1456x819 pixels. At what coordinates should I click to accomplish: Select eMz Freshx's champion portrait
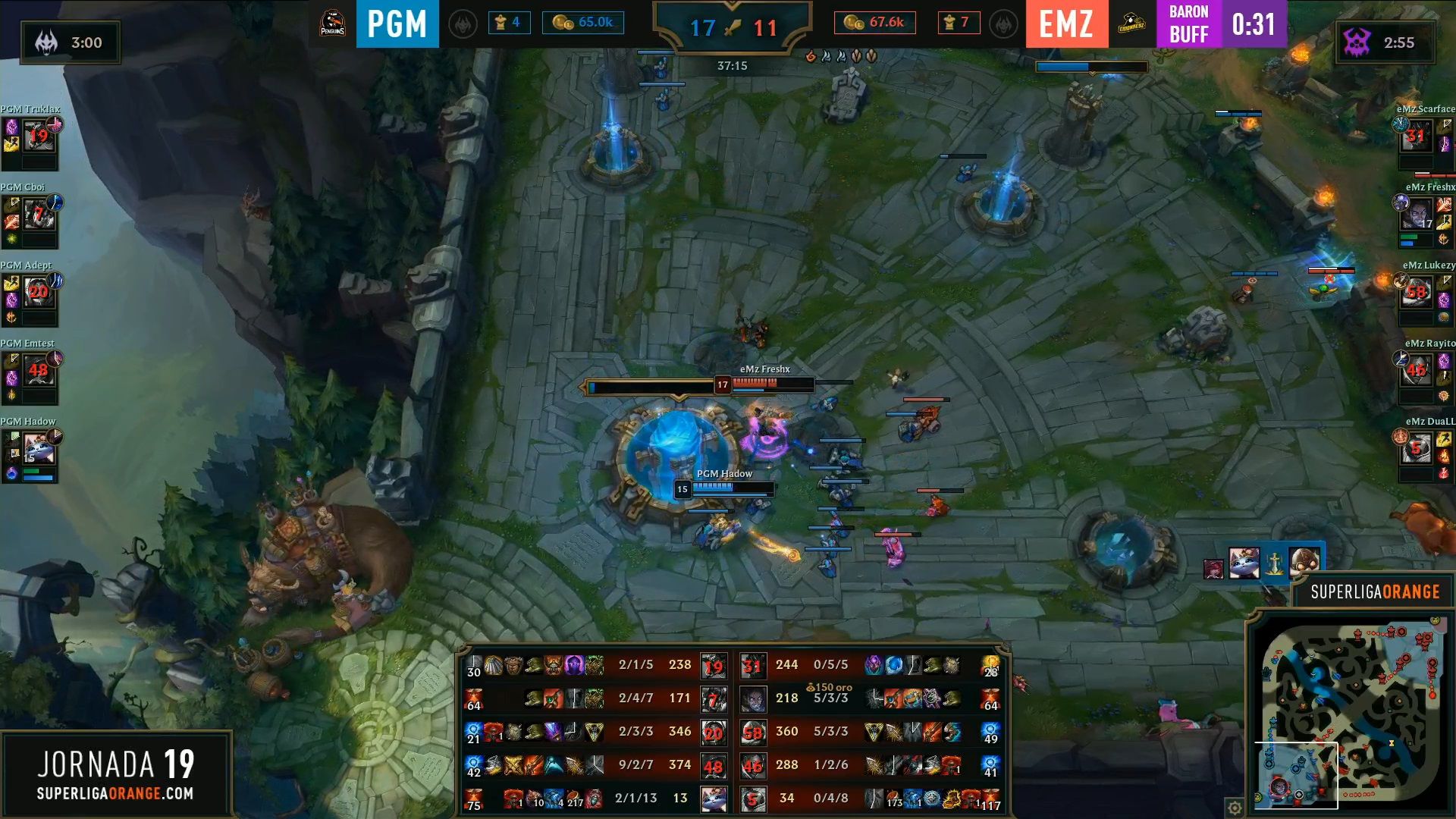tap(1415, 215)
